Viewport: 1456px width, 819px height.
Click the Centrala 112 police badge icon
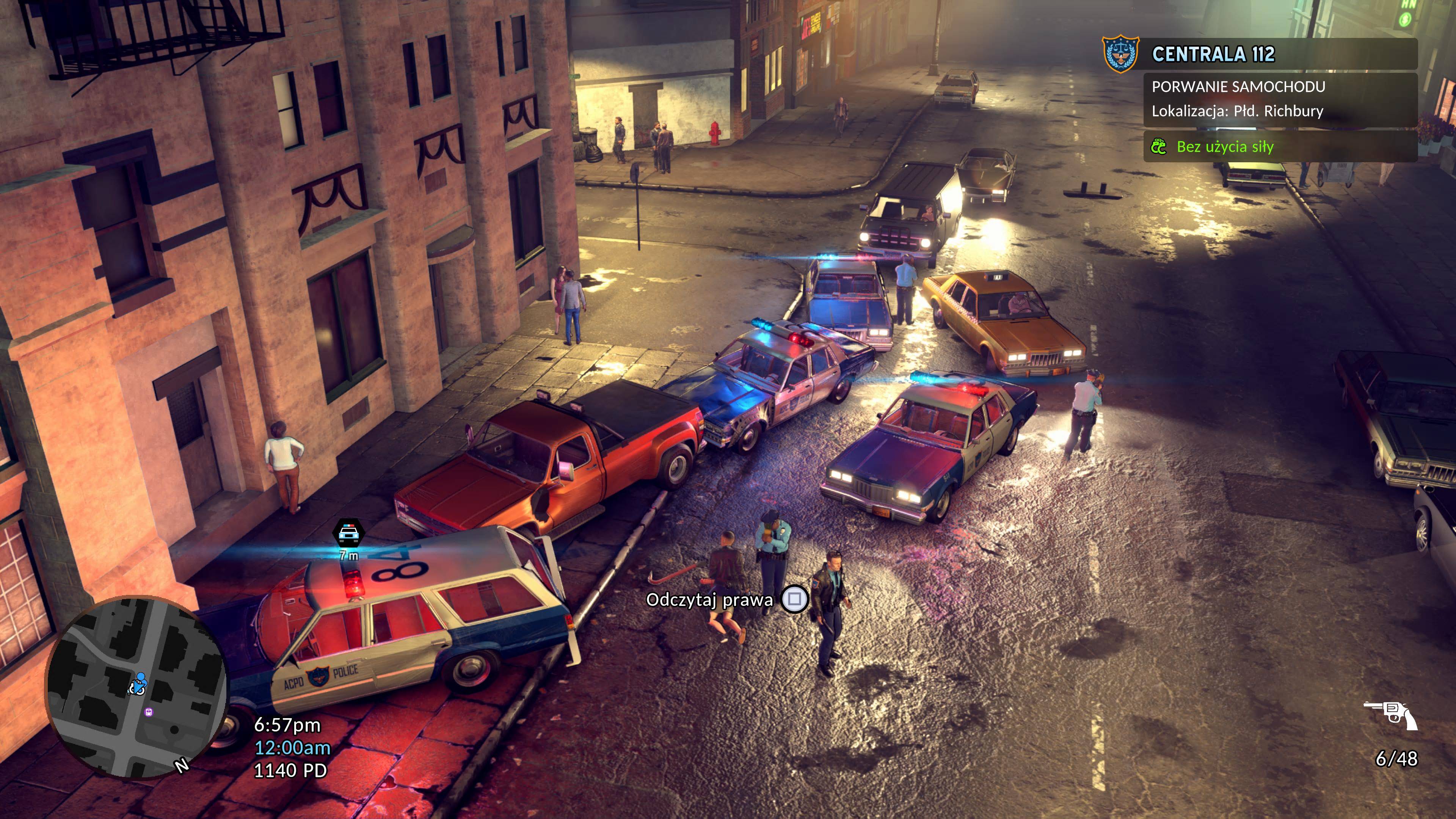pos(1121,54)
